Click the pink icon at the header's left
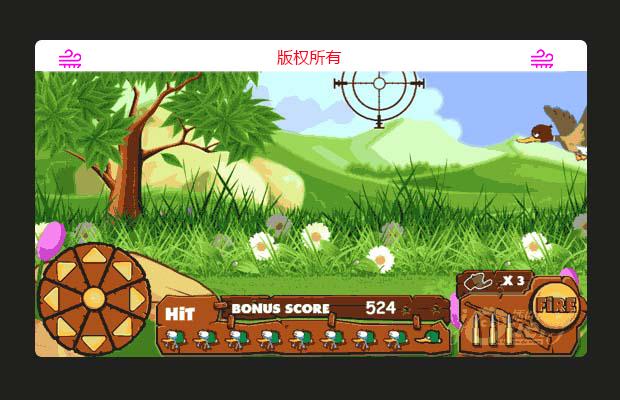Image resolution: width=620 pixels, height=400 pixels. click(x=70, y=58)
